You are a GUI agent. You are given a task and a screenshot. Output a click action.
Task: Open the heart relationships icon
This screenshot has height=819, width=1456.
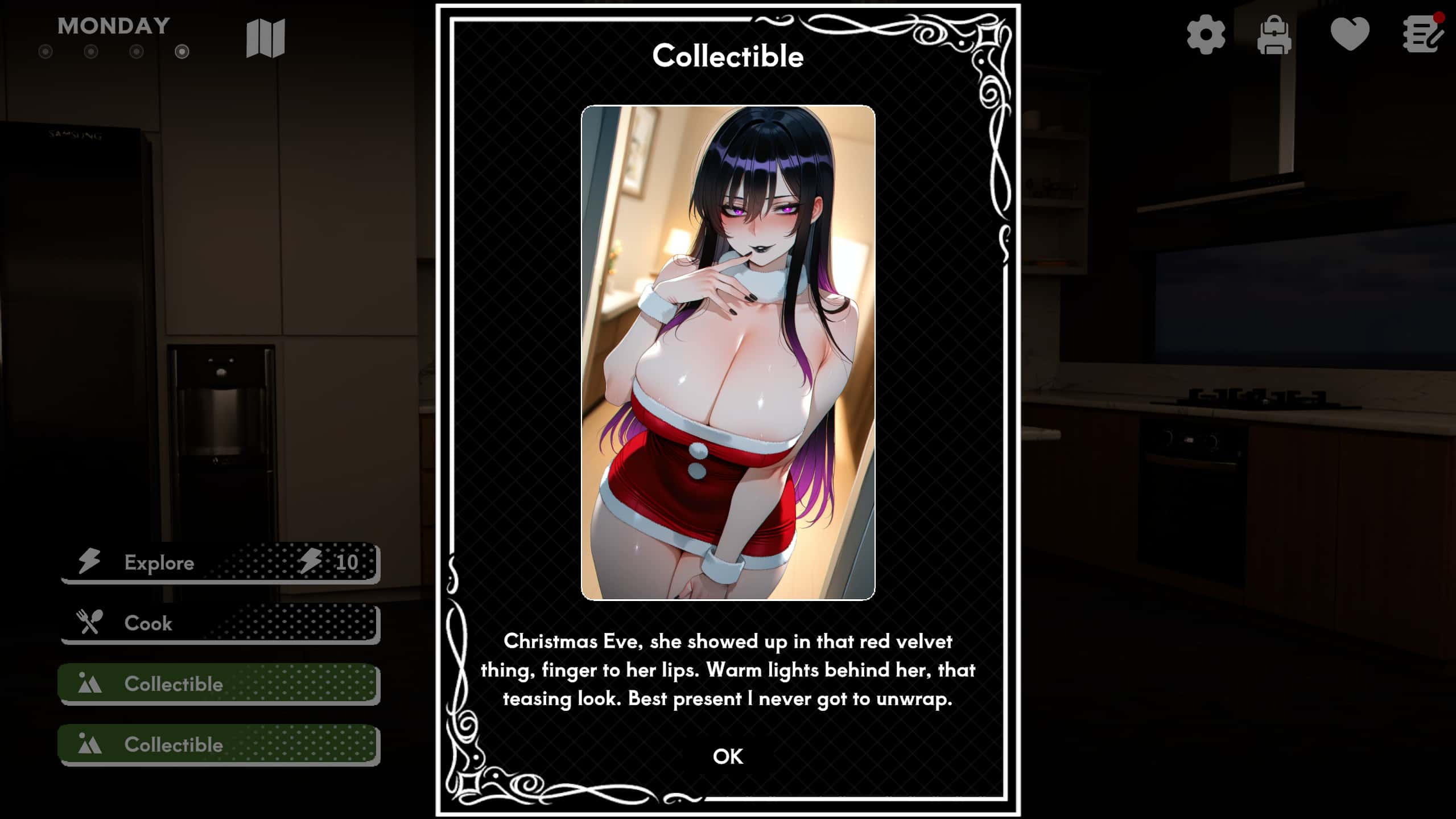(x=1350, y=34)
